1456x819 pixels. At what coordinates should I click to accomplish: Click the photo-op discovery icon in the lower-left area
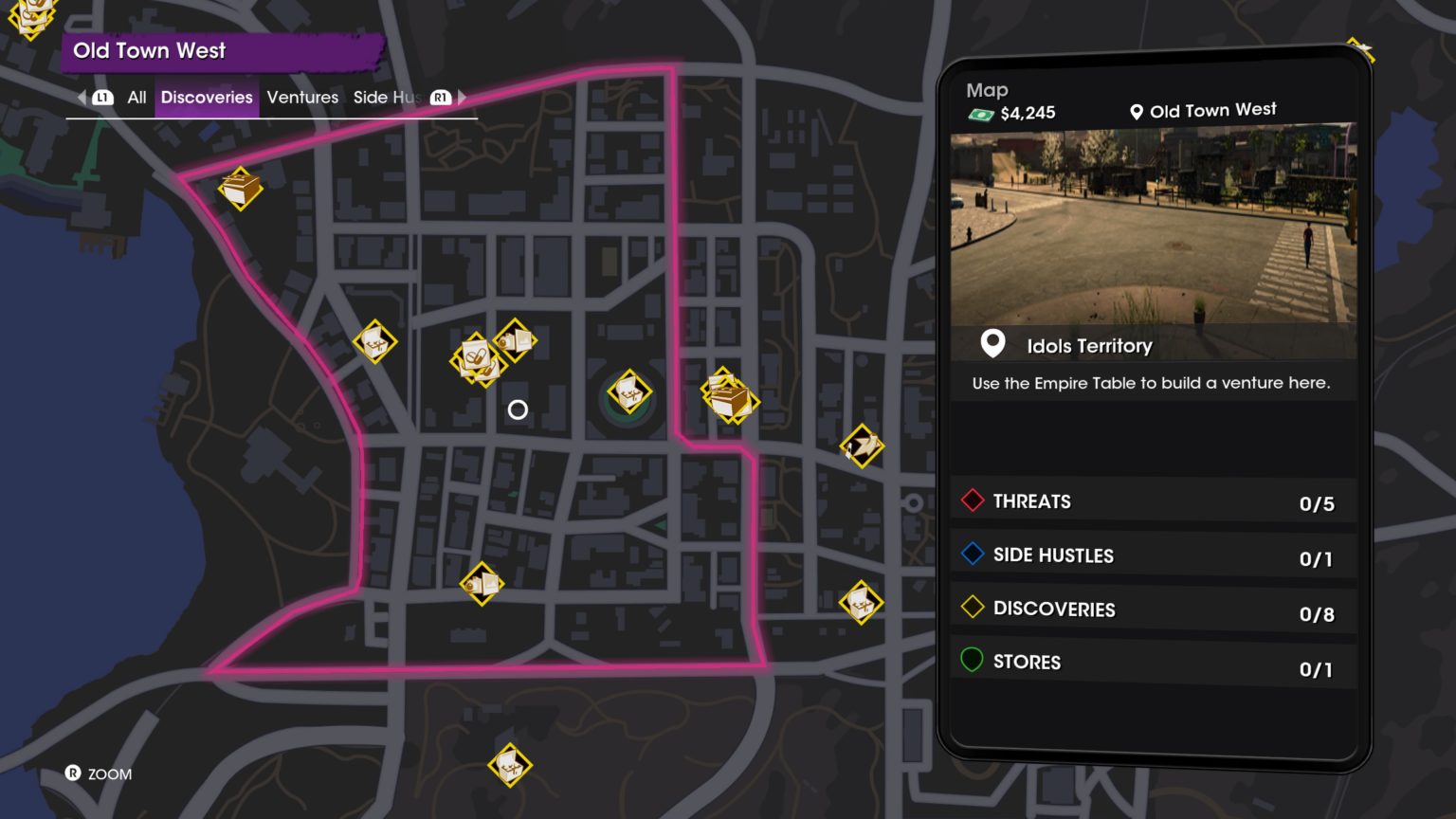[x=482, y=584]
